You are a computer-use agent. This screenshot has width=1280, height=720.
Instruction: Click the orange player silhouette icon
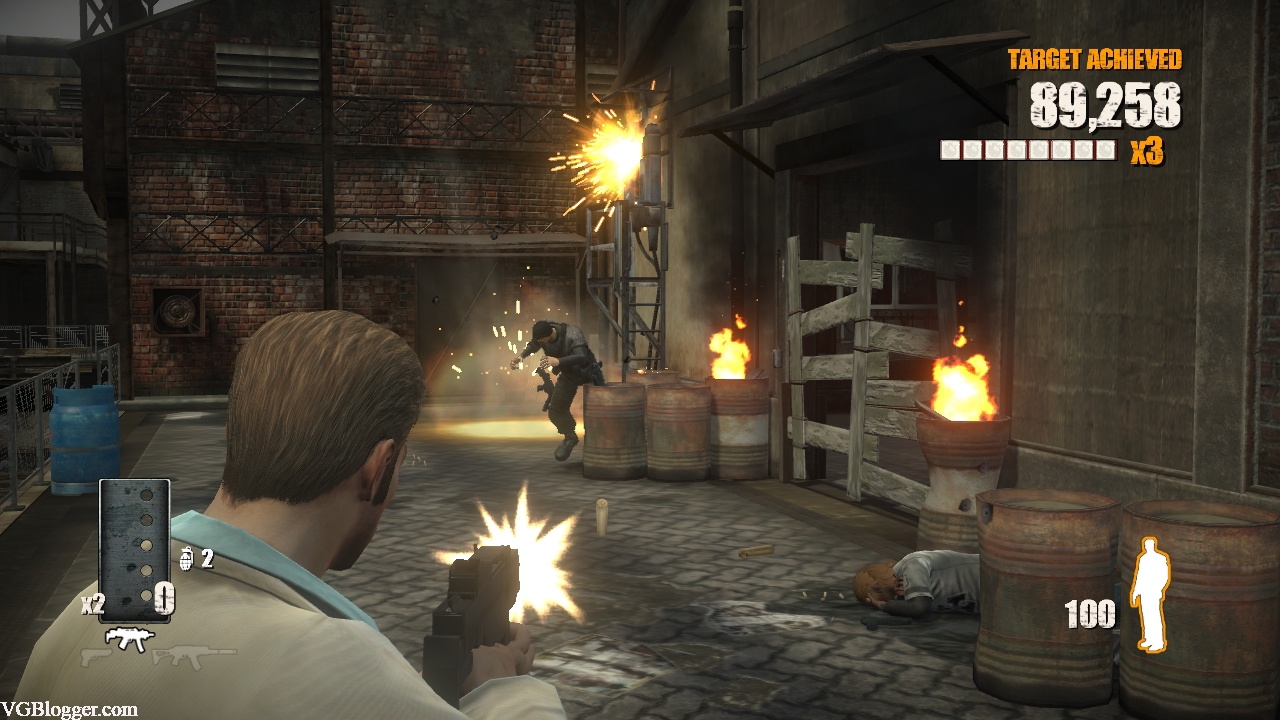pos(1149,594)
